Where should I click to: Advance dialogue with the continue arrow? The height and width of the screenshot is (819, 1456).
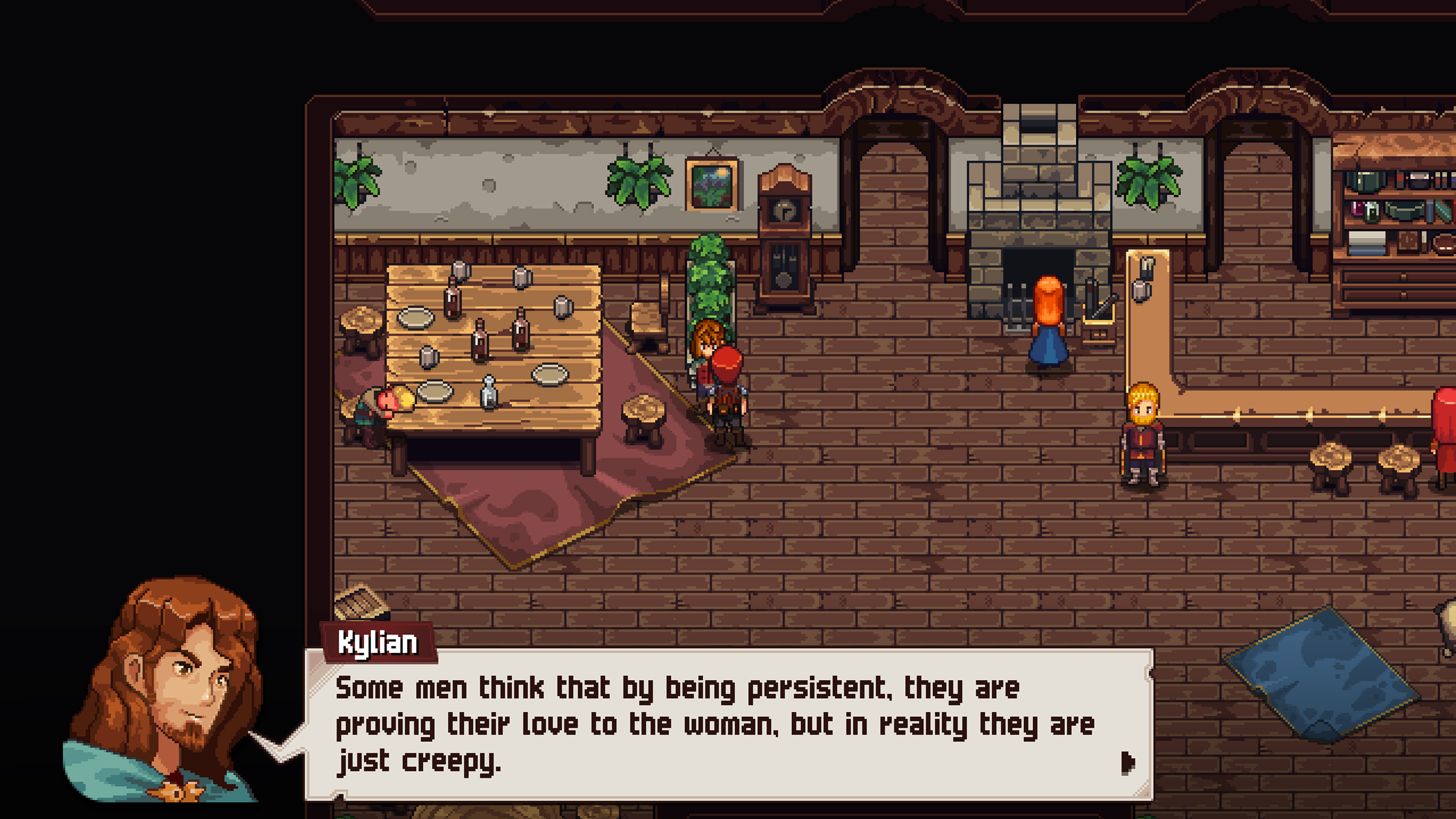1127,763
